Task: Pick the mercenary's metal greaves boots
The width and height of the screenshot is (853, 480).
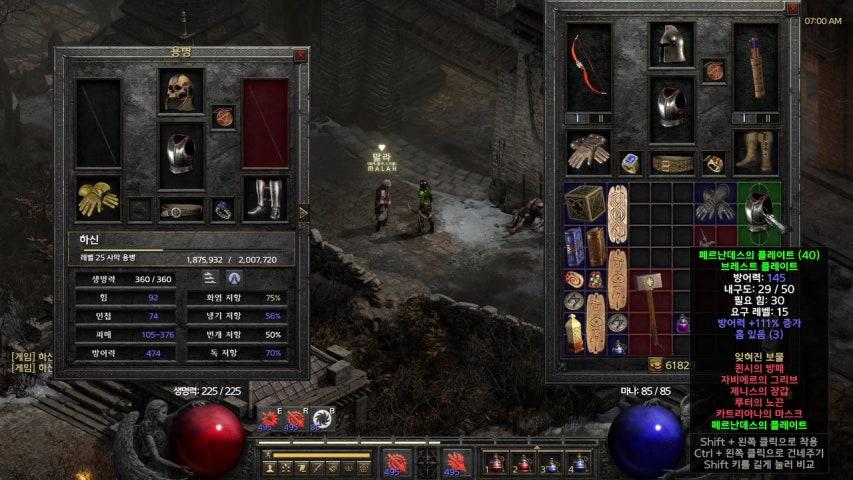Action: [x=265, y=199]
